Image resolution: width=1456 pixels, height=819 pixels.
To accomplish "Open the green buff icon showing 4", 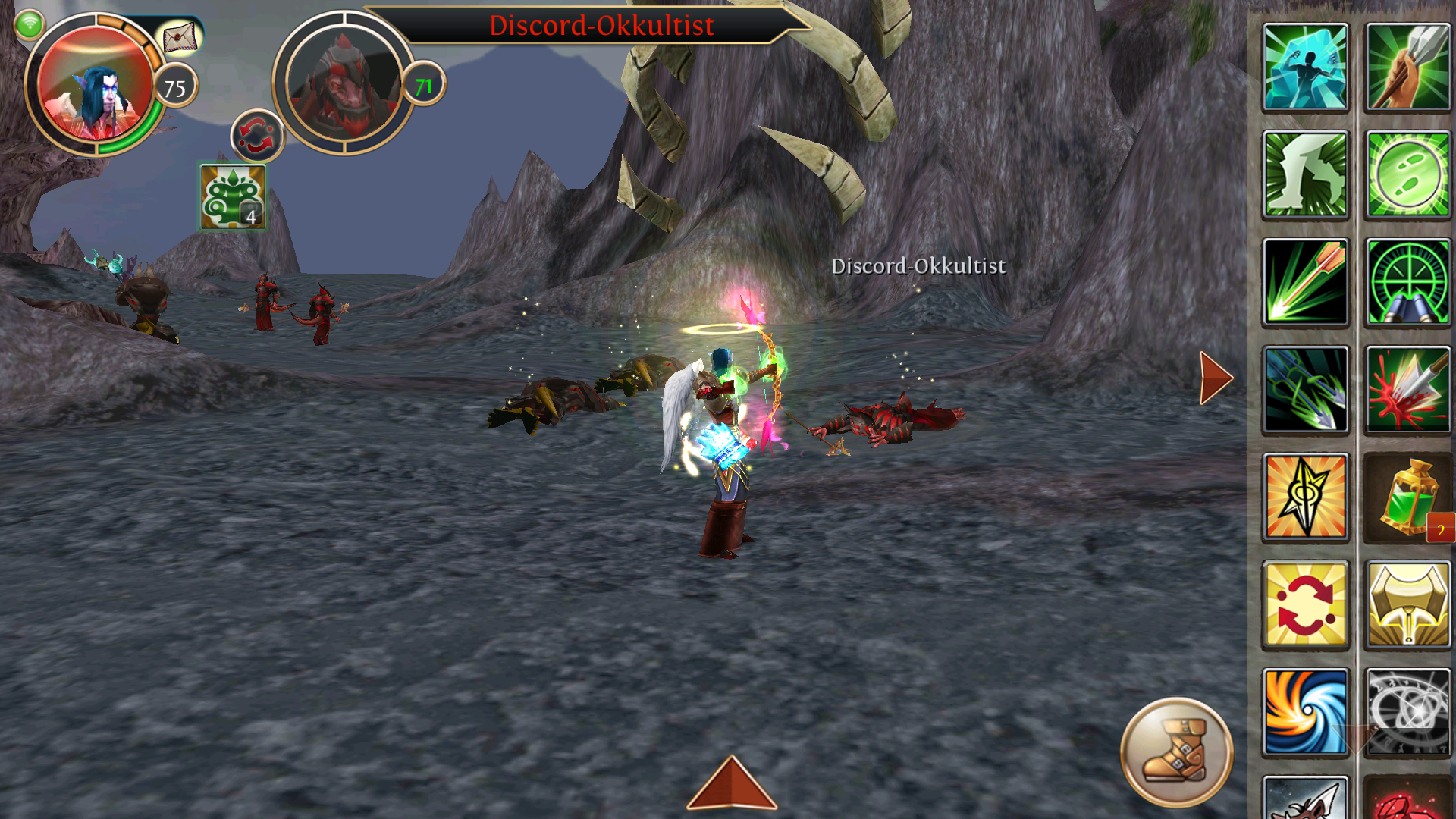I will 233,196.
